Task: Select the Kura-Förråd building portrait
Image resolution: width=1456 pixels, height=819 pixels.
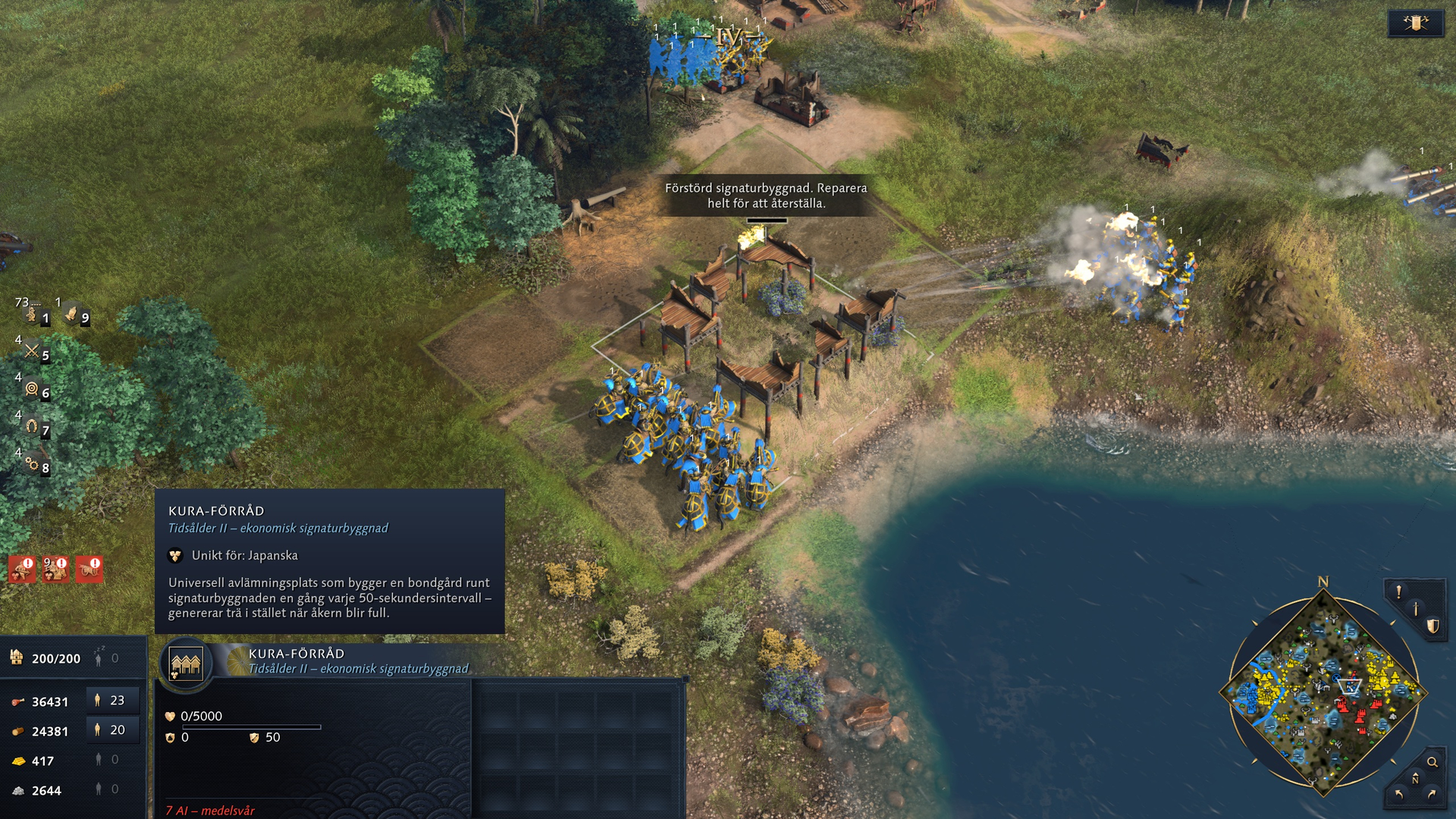Action: (186, 664)
